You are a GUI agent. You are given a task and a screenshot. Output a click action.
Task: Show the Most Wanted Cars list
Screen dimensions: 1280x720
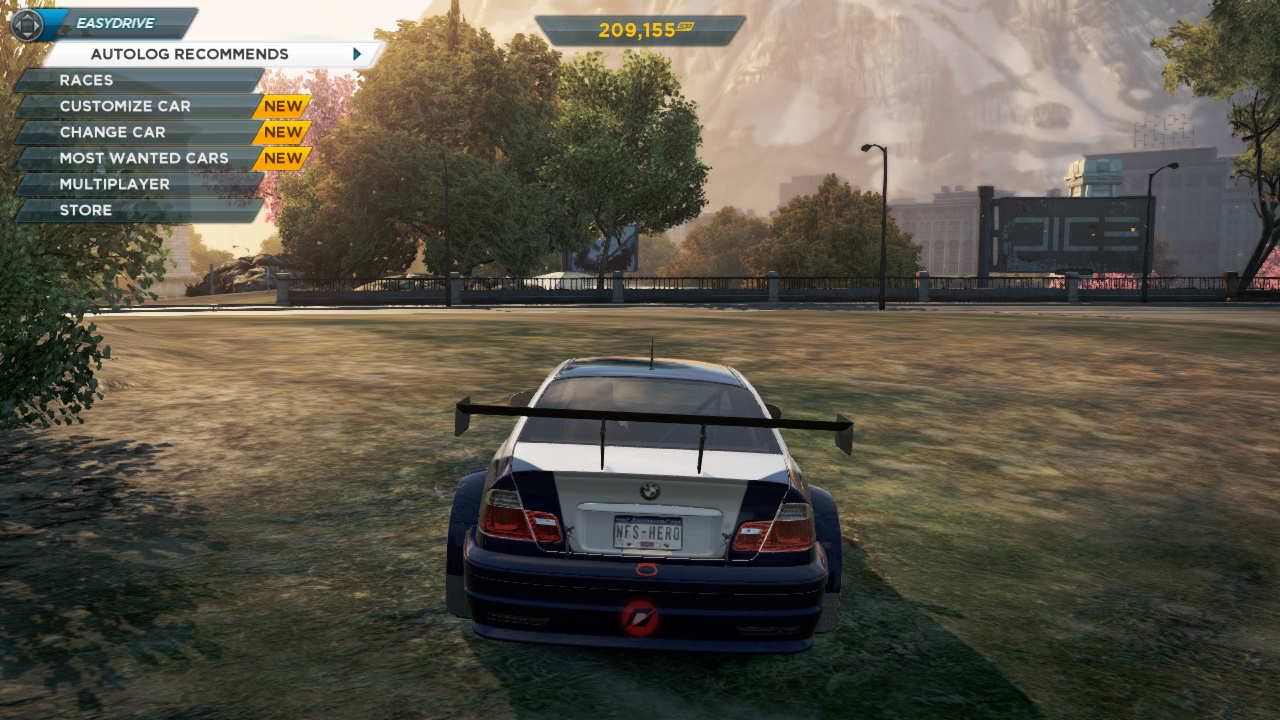[x=144, y=158]
